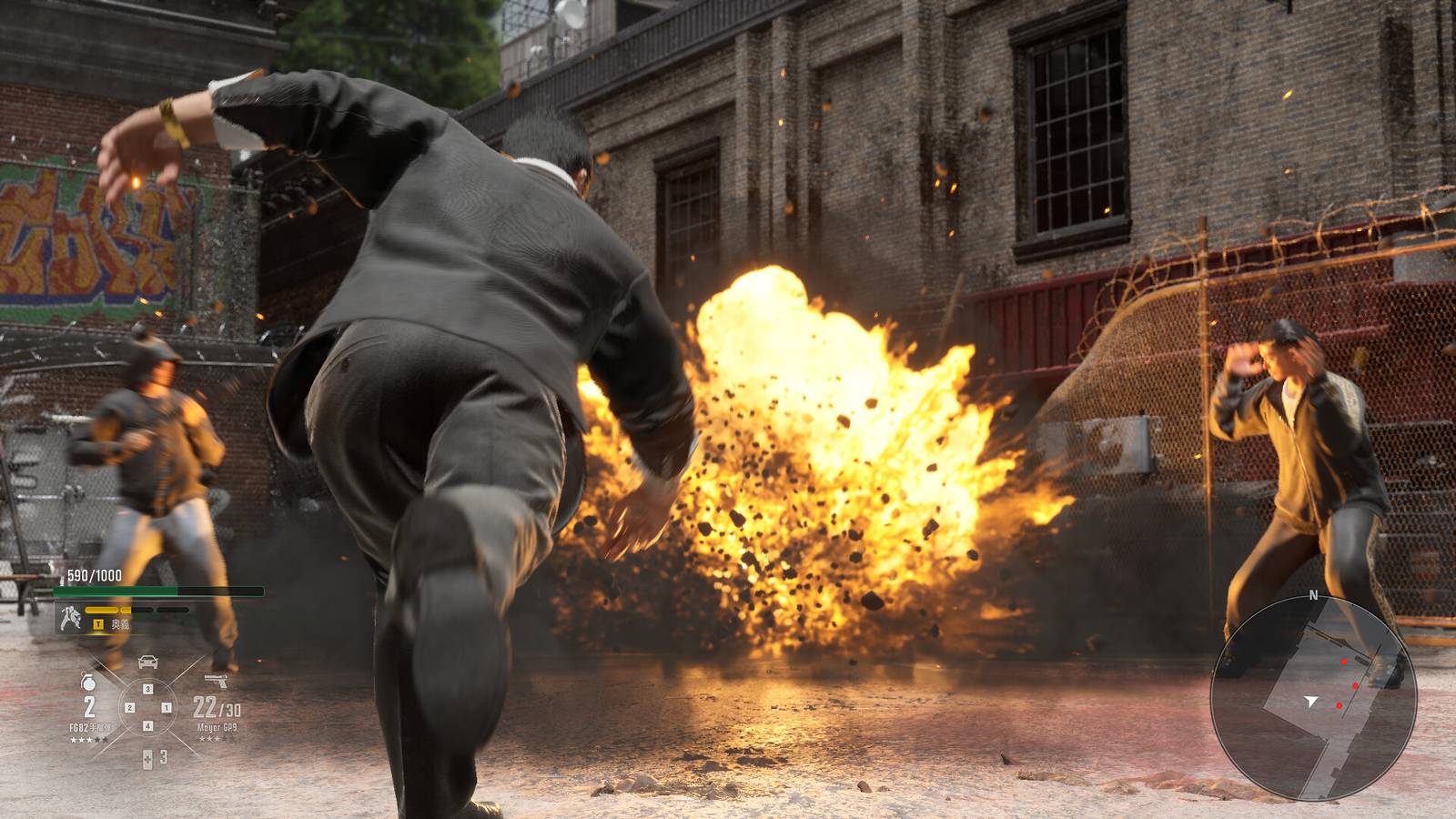Click the 590/1000 health value text

(93, 574)
